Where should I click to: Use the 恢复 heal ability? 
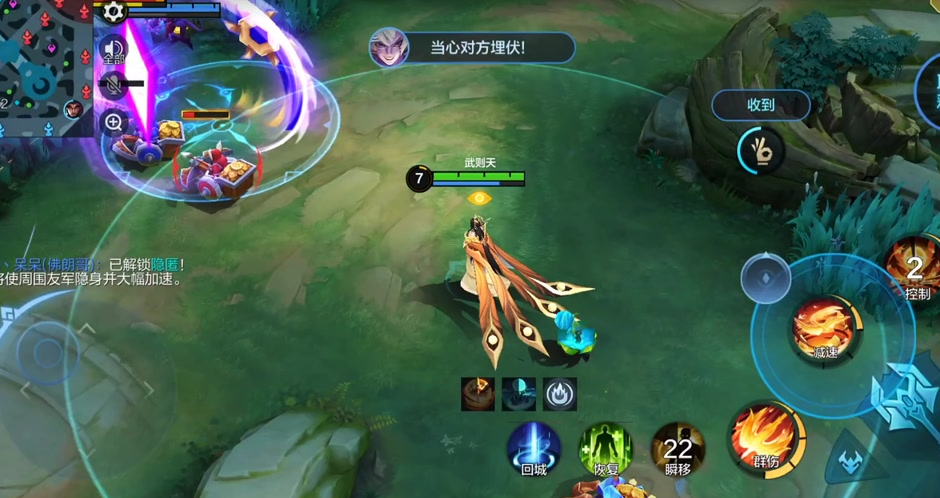(x=606, y=447)
